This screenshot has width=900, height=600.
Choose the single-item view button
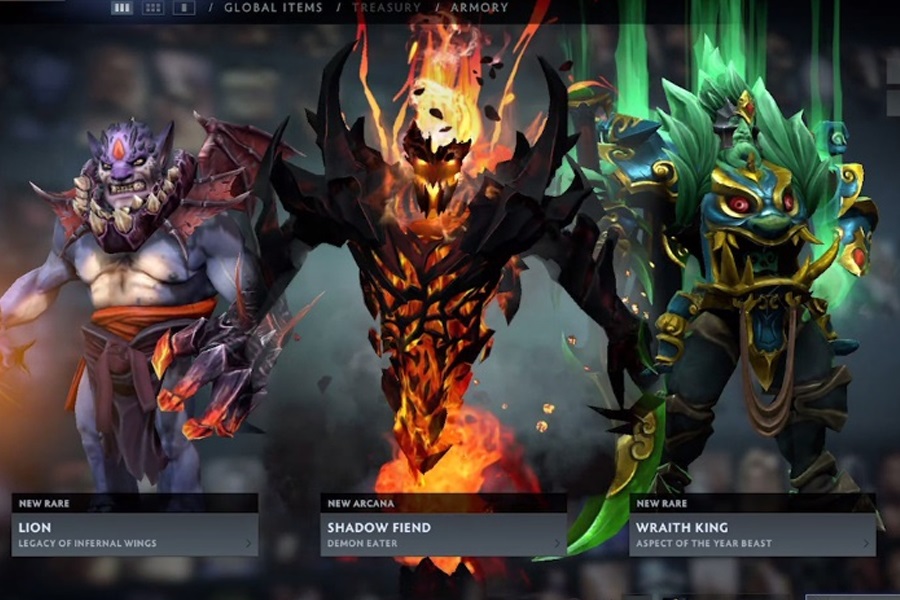coord(184,8)
